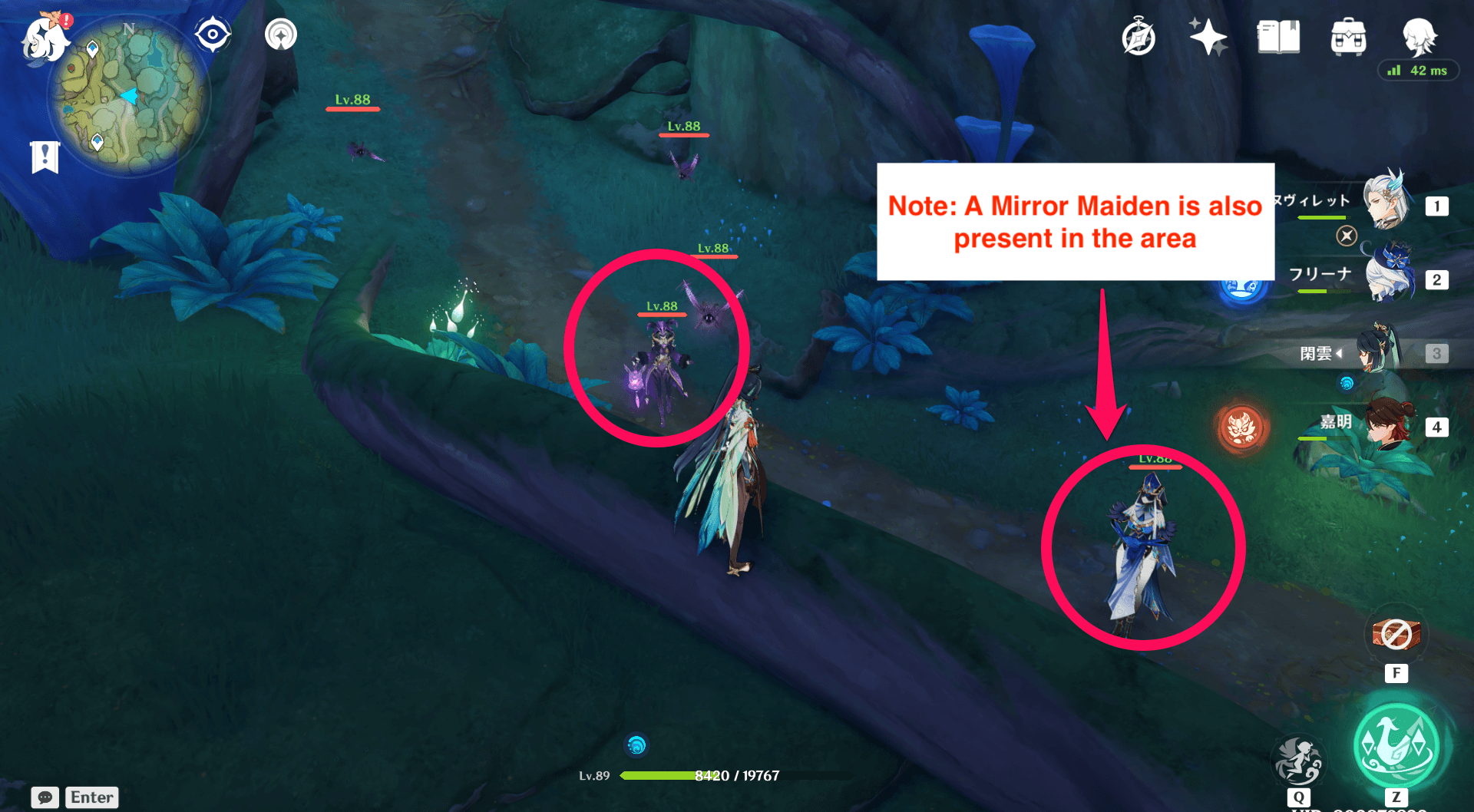The width and height of the screenshot is (1474, 812).
Task: Open the tracked quest banner icon
Action: (x=46, y=156)
